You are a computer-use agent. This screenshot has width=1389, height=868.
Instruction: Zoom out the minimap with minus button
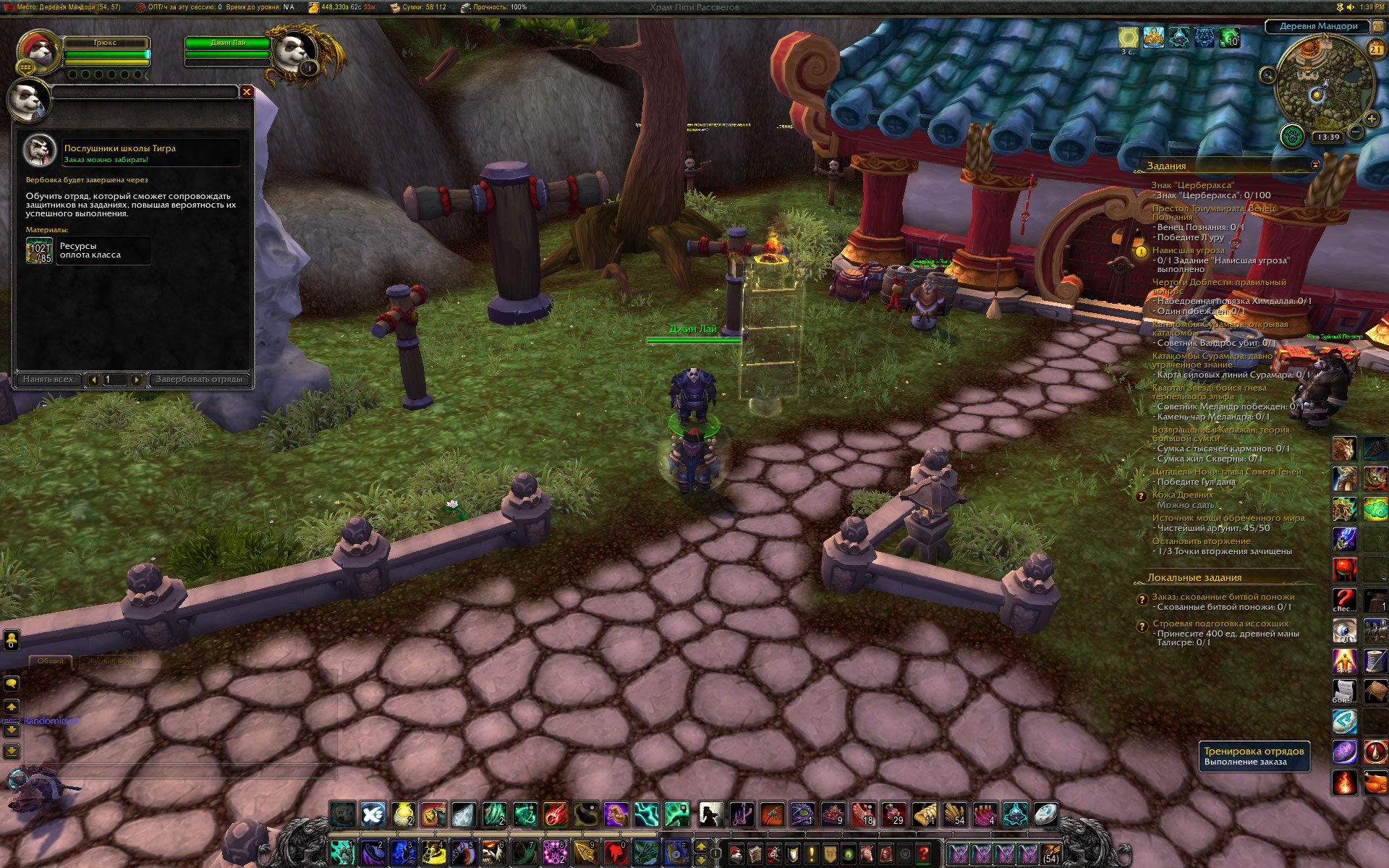[x=1356, y=132]
